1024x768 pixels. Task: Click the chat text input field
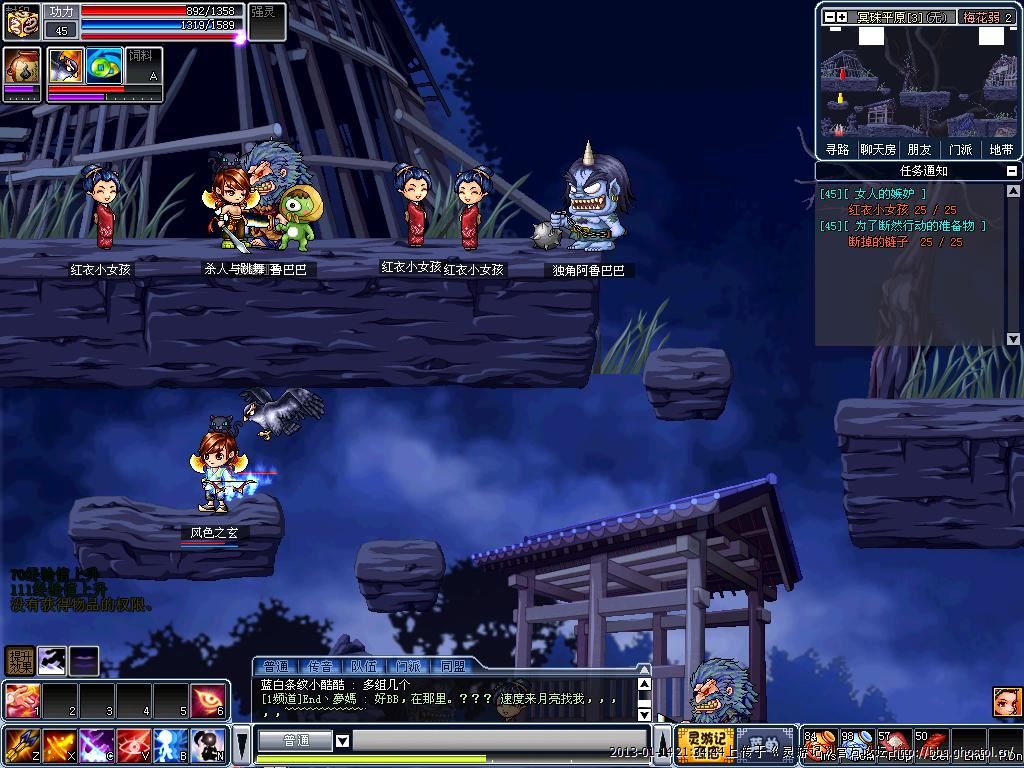click(x=500, y=741)
